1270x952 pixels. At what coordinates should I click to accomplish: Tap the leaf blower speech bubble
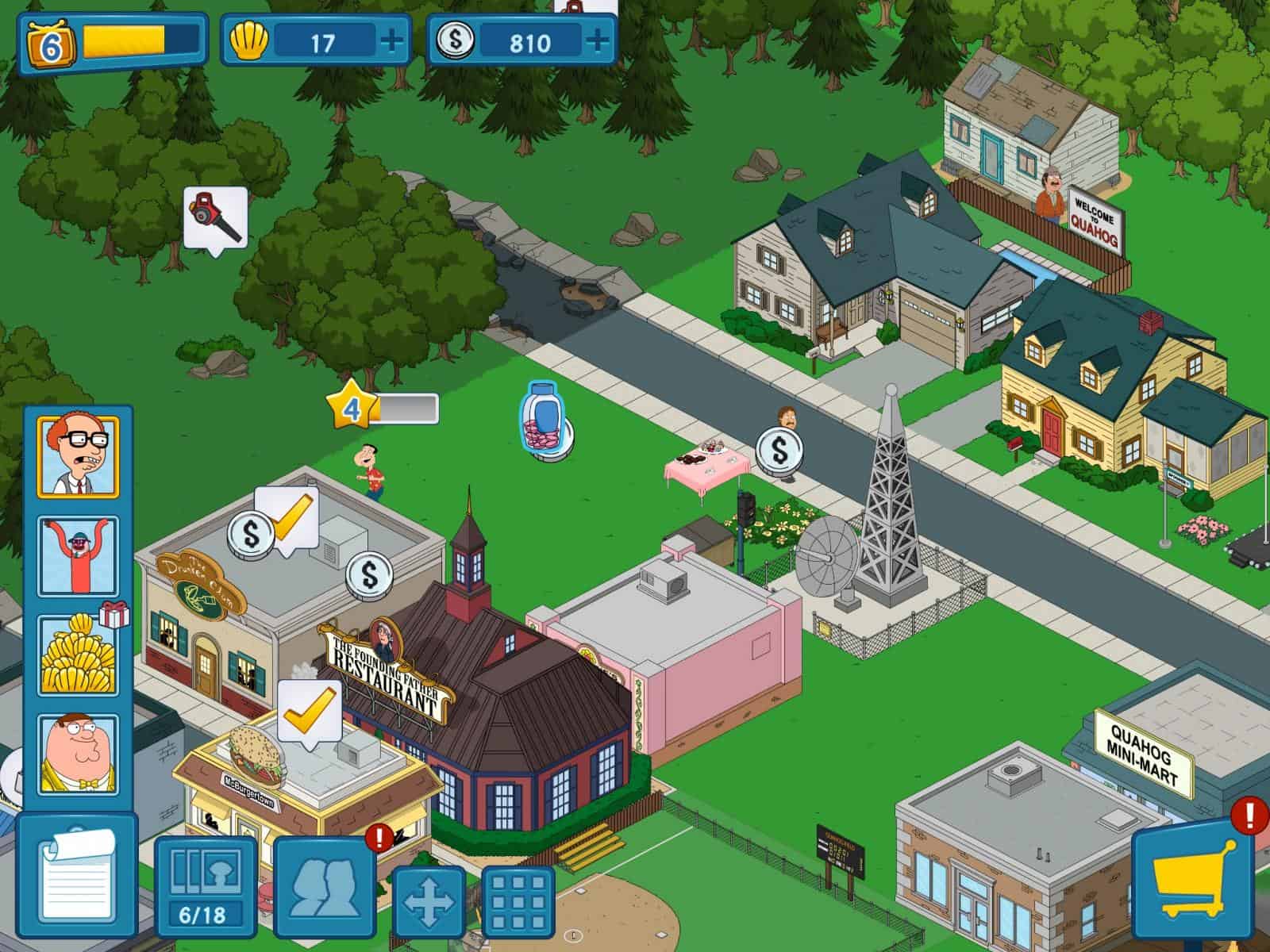[214, 217]
